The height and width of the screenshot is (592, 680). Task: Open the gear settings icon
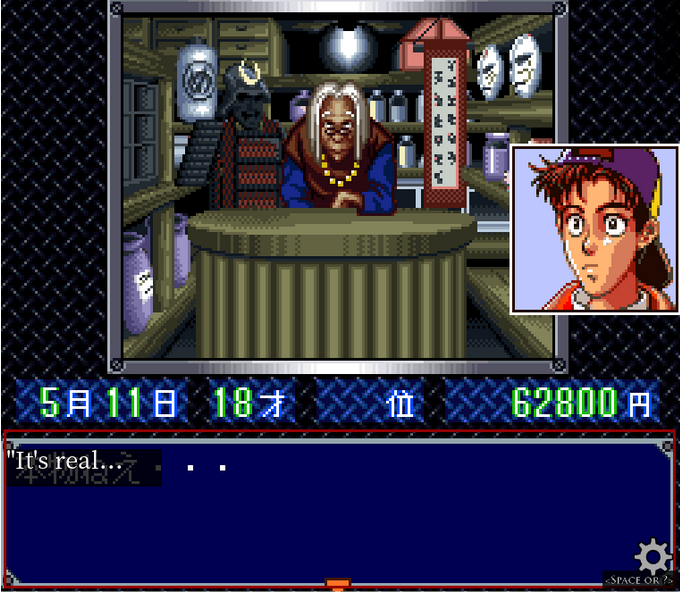click(x=652, y=554)
